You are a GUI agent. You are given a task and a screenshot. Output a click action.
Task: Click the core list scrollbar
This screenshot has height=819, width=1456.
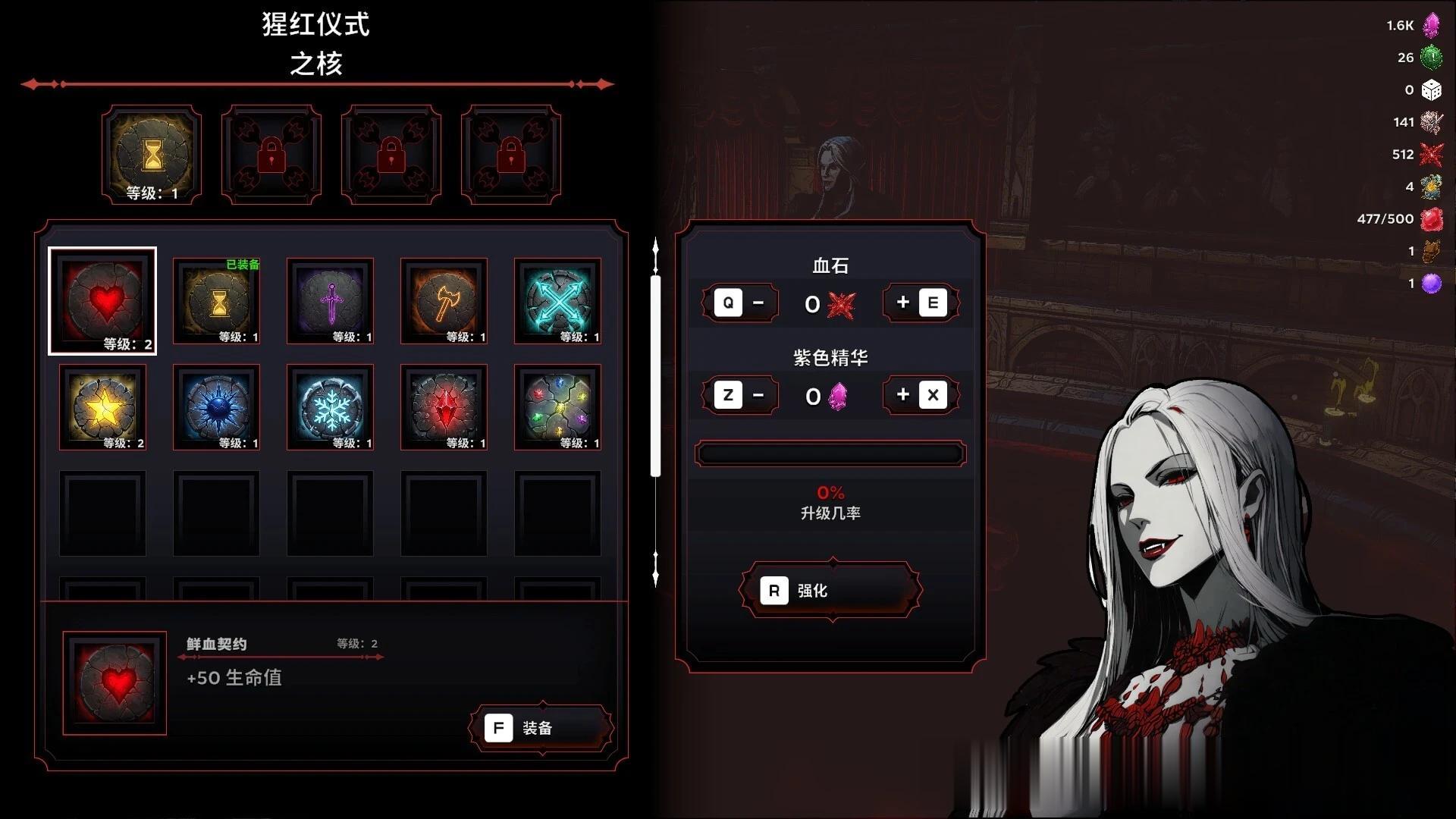(656, 376)
